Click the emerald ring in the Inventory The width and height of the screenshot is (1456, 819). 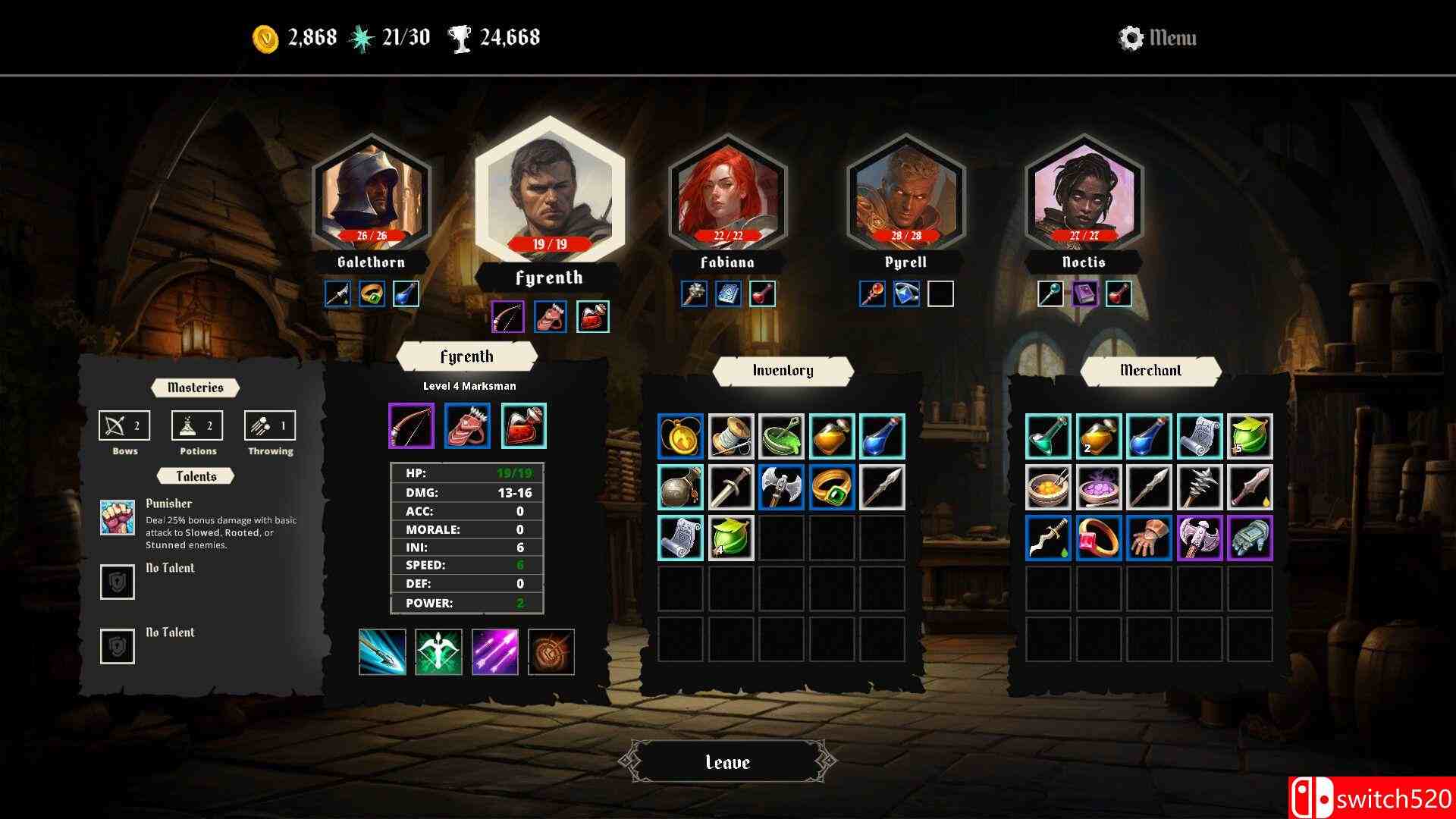coord(830,486)
